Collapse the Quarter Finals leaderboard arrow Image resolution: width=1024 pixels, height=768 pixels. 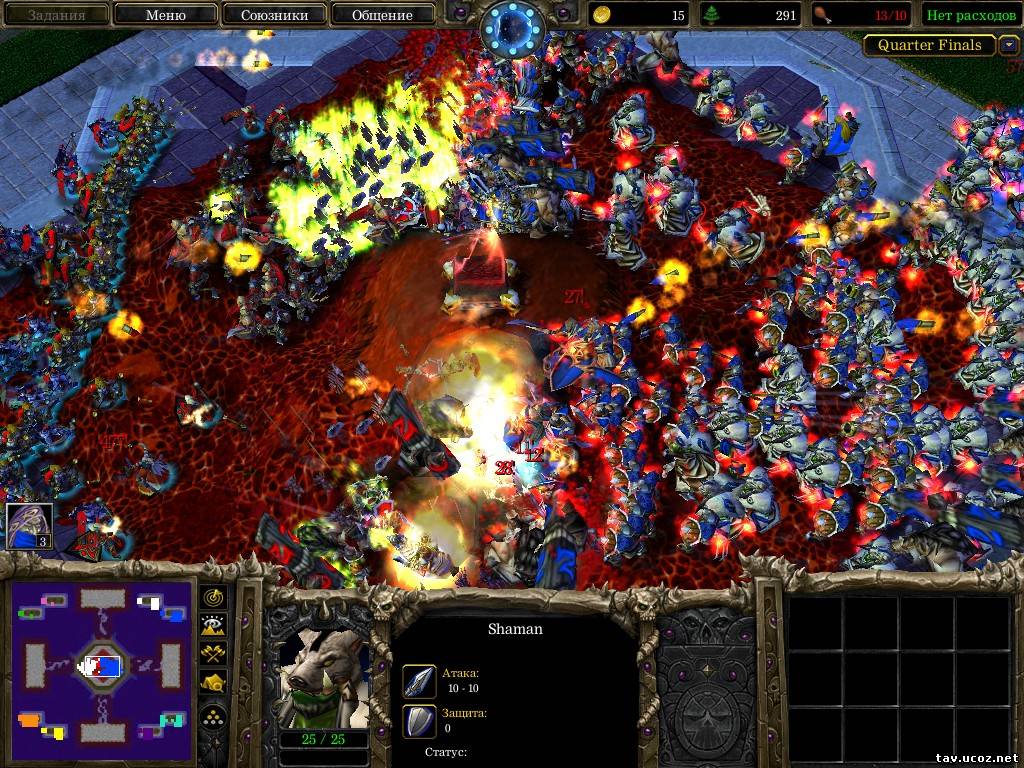tap(1009, 45)
